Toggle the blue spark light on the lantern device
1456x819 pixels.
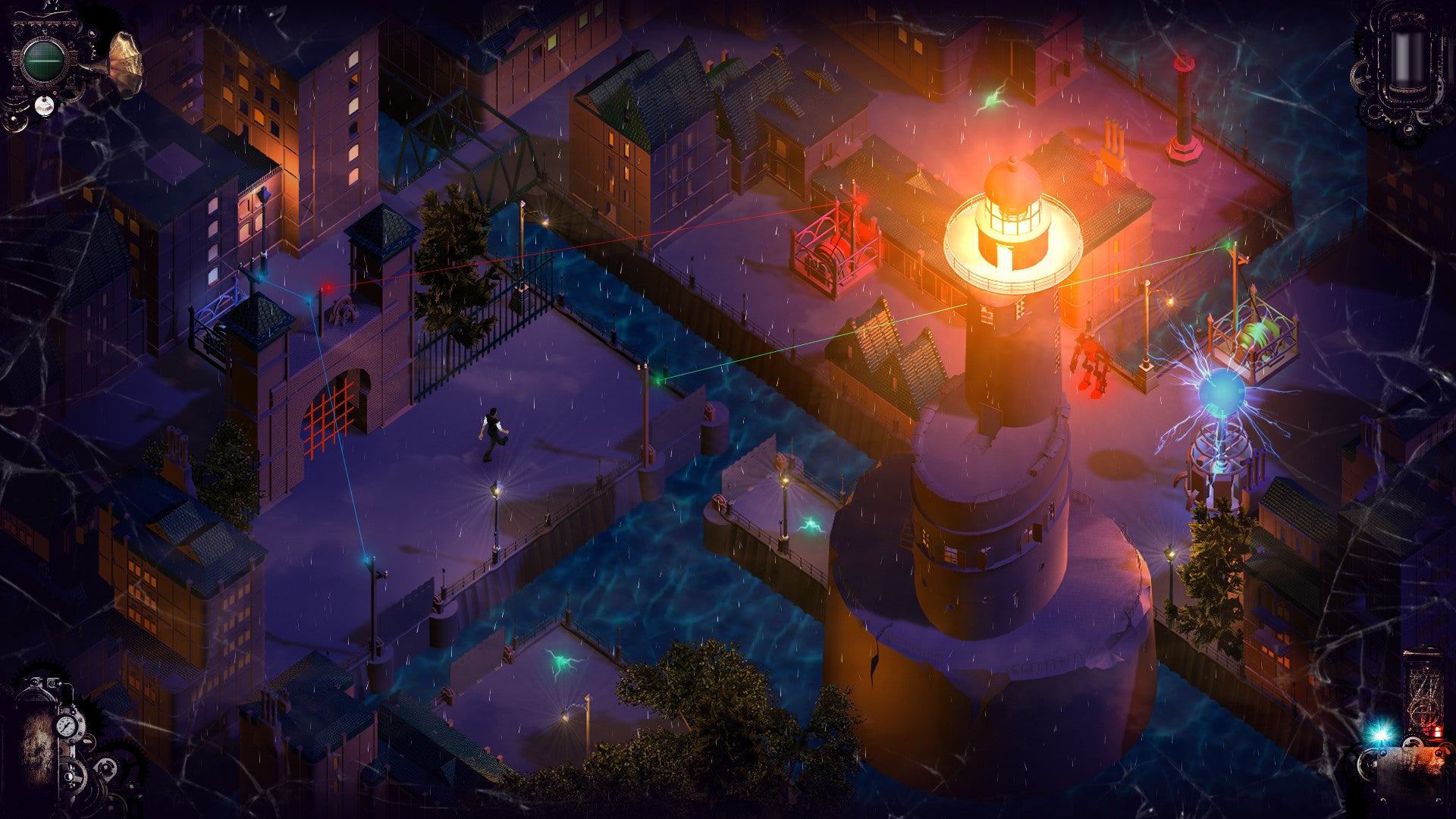1382,732
